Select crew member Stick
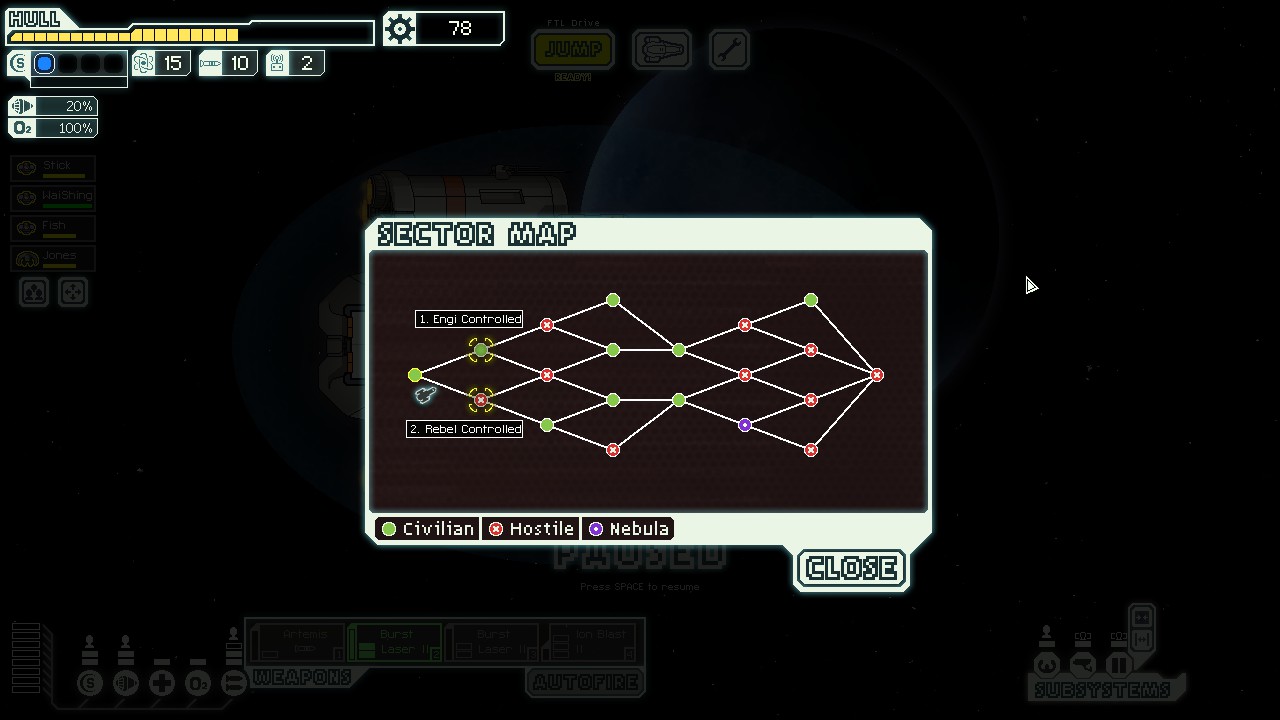 pyautogui.click(x=54, y=168)
